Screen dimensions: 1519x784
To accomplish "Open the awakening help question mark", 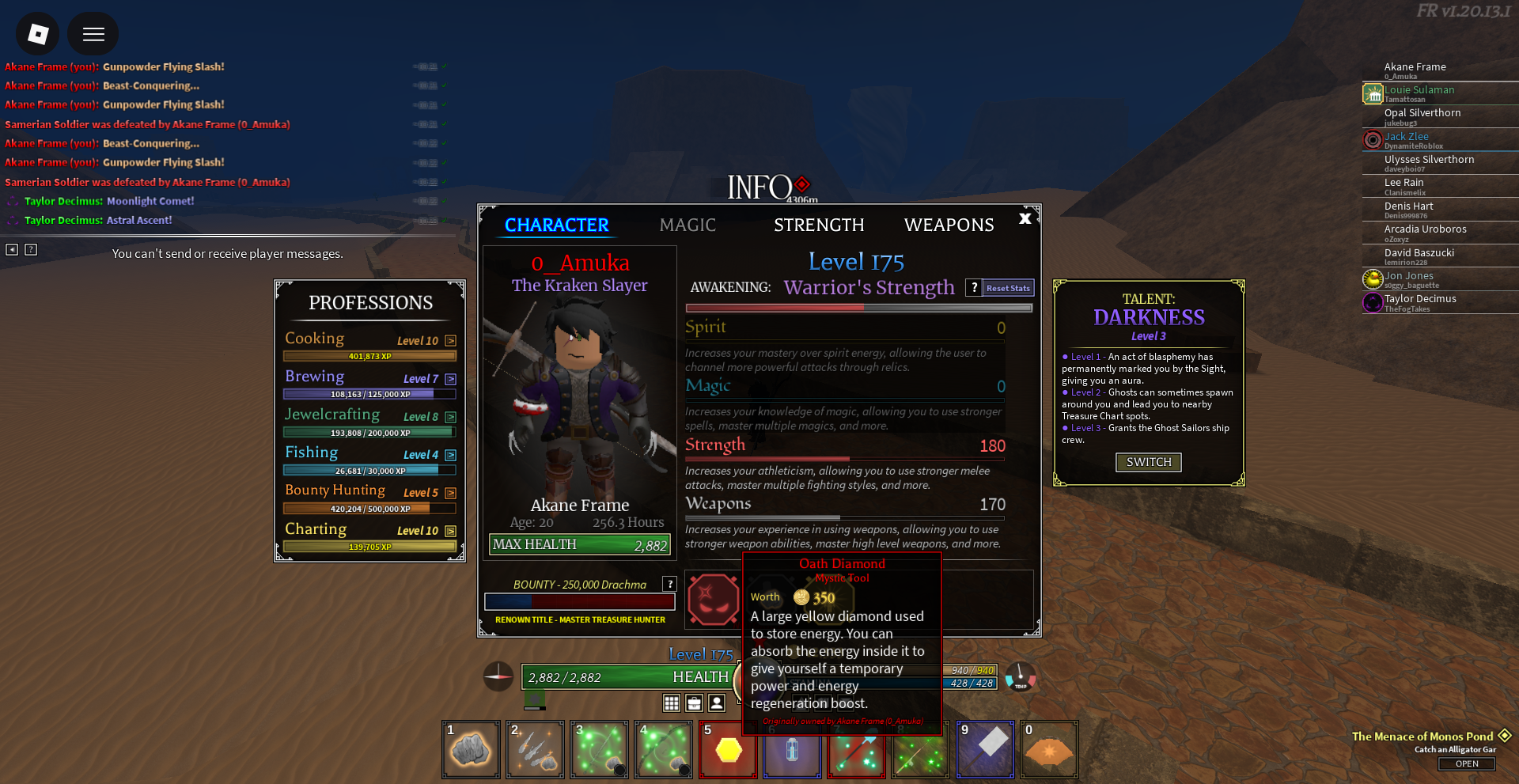I will 974,288.
